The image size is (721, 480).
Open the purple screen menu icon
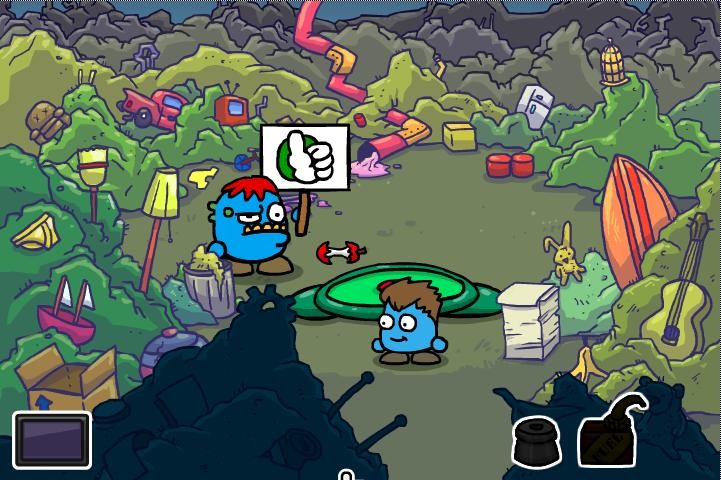click(x=52, y=440)
